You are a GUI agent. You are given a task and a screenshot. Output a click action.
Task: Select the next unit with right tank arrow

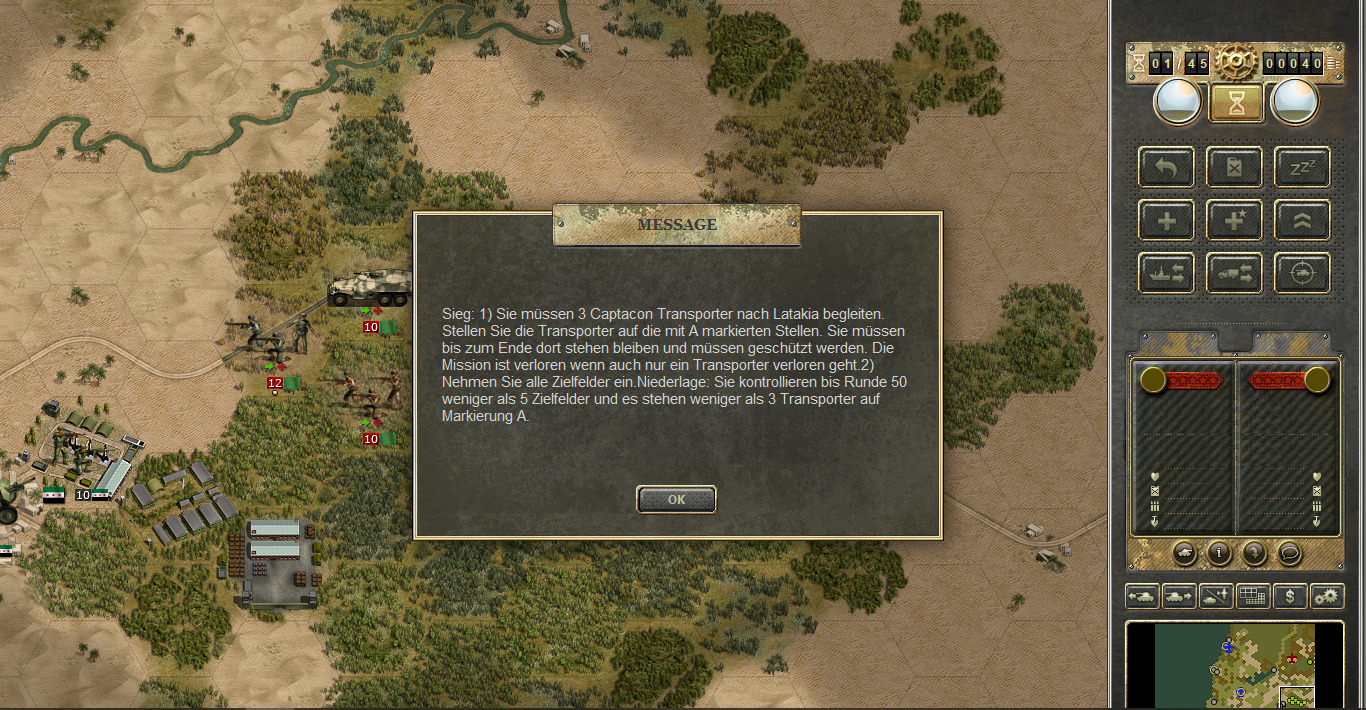click(x=1179, y=596)
